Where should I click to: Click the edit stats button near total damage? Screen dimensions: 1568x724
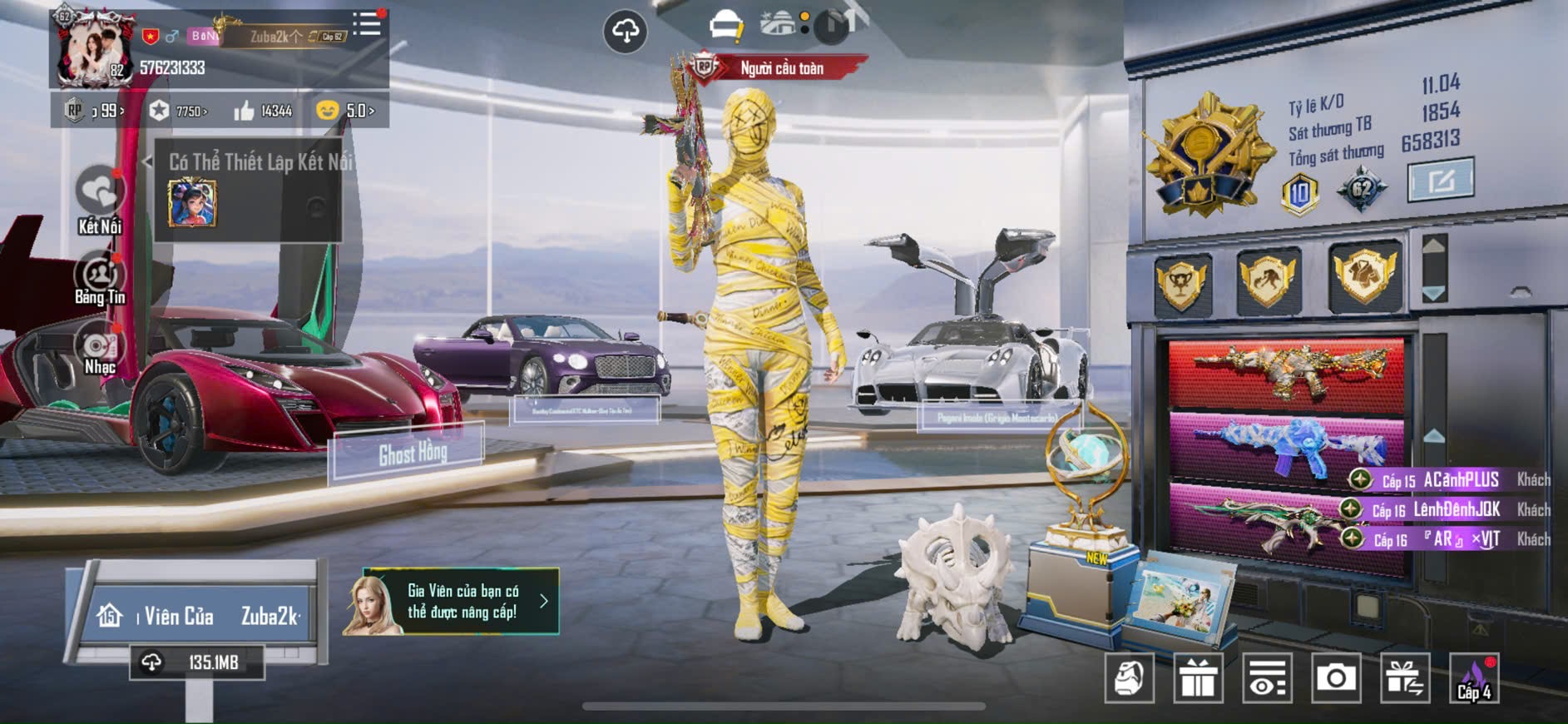(1440, 179)
